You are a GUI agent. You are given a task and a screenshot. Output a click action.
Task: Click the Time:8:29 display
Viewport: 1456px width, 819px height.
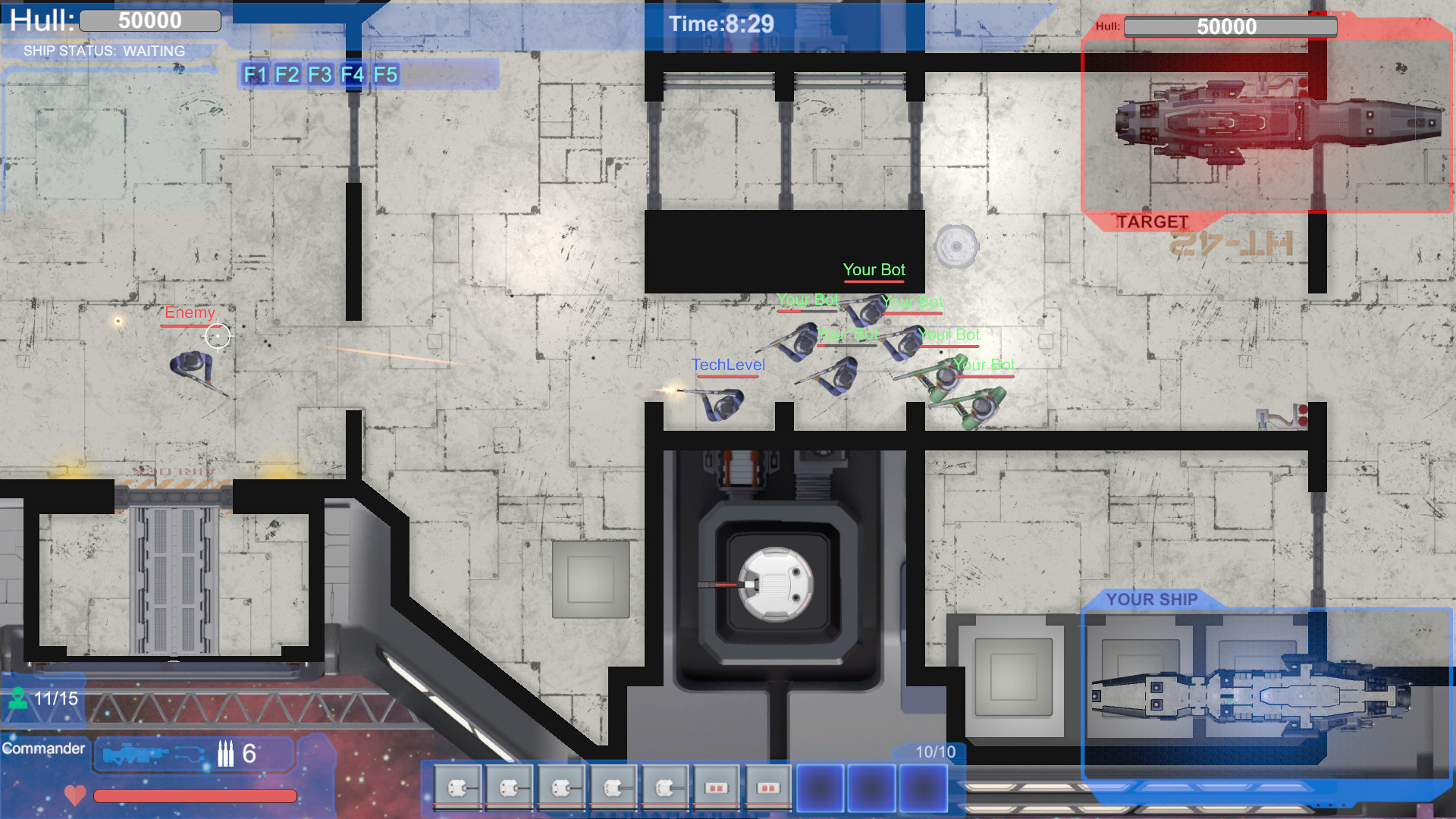coord(719,24)
